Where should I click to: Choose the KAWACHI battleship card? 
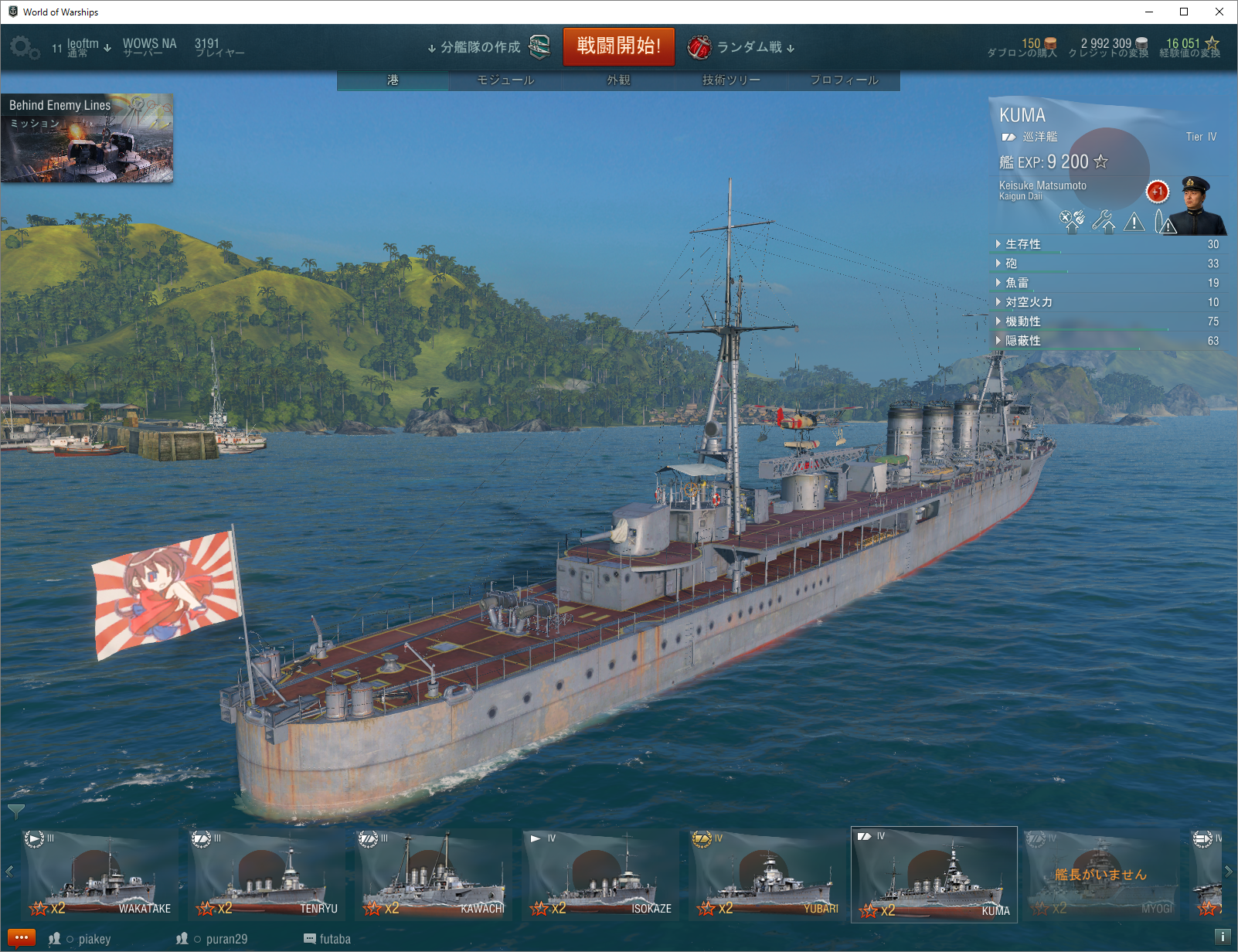click(x=434, y=875)
